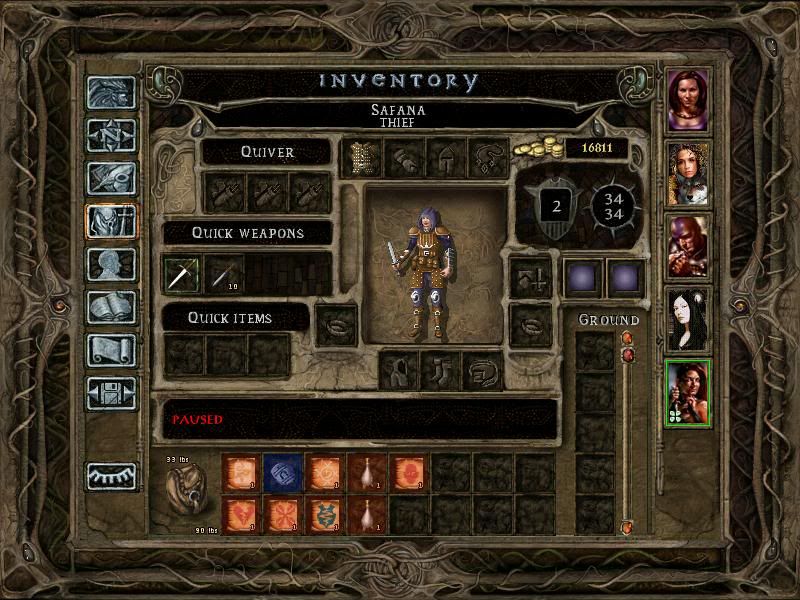
Task: Select the highlighted Inventory sidebar button
Action: [x=110, y=221]
